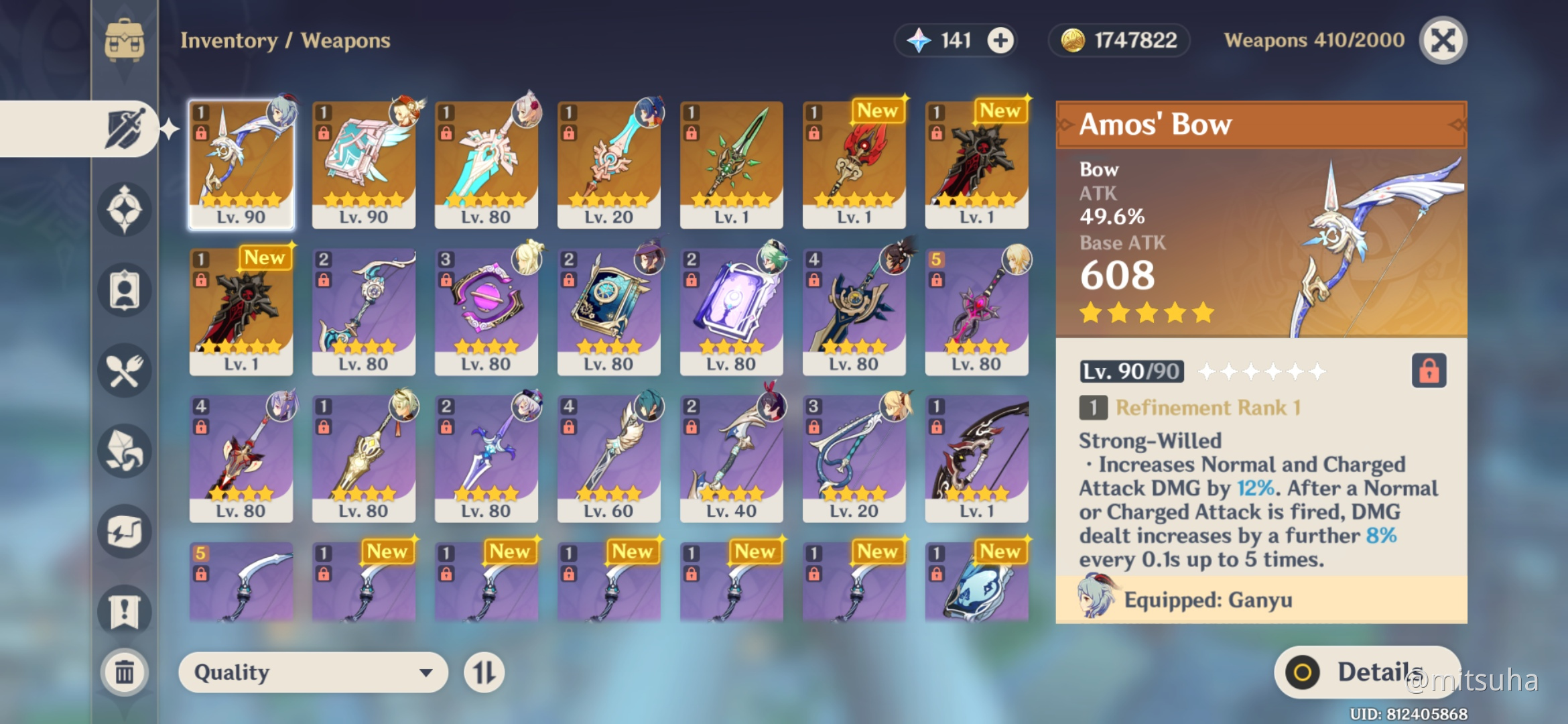Screen dimensions: 1568x724
Task: Select the Lv. 20 four-star bow
Action: [x=854, y=459]
